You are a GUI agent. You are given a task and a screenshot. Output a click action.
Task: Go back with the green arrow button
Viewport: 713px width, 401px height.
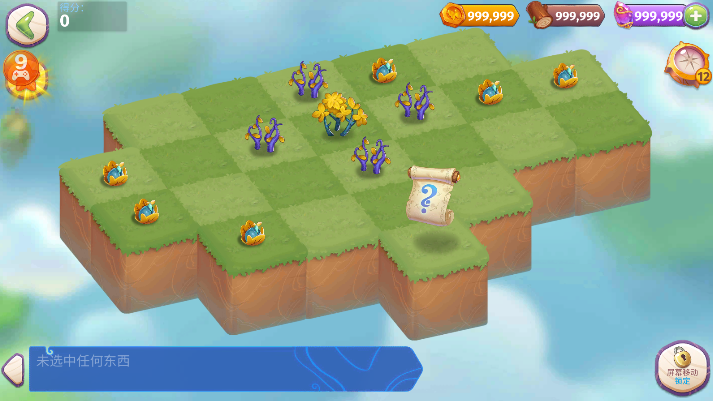click(27, 24)
